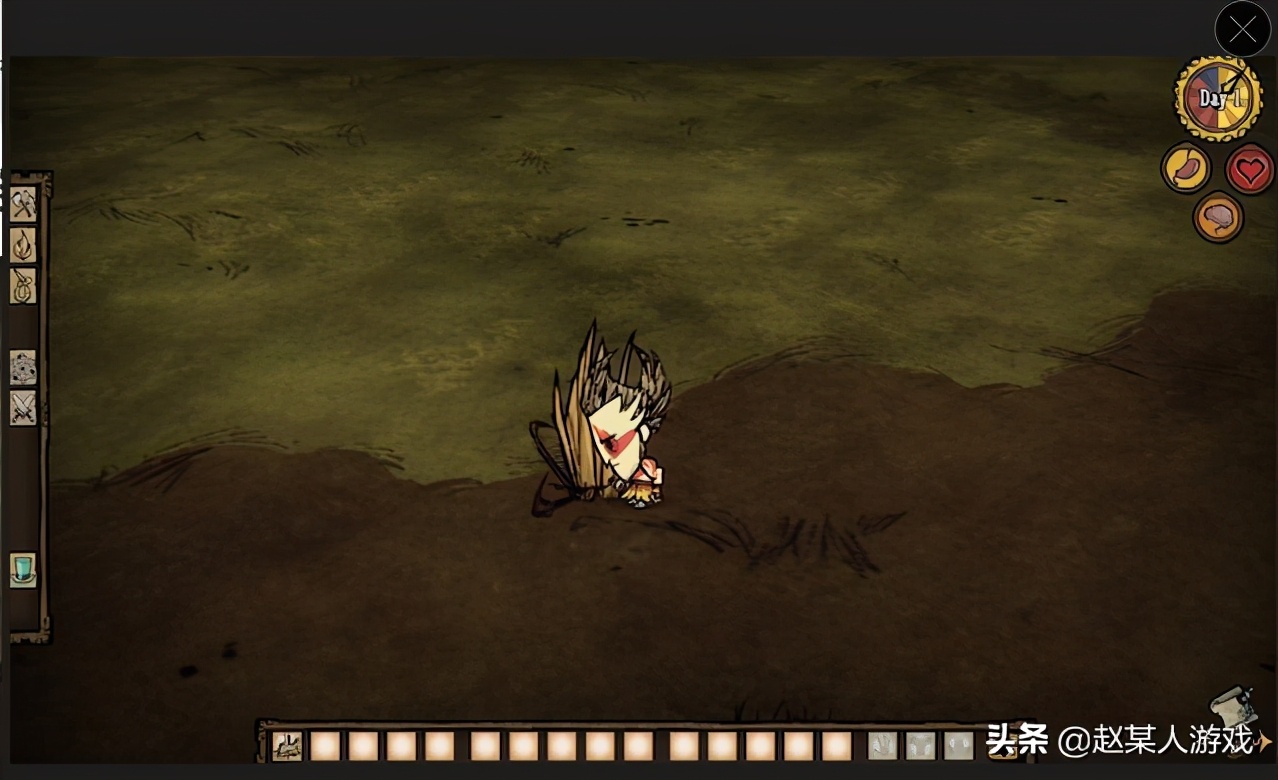Click the hand equipment slot
This screenshot has height=780, width=1278.
tap(882, 746)
